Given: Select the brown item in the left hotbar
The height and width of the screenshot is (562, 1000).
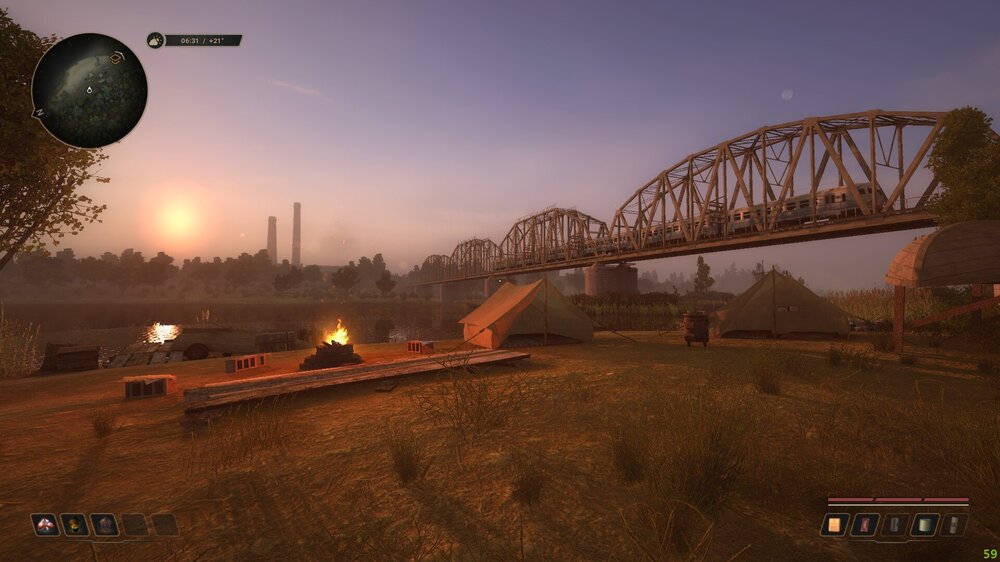Looking at the screenshot, I should 105,524.
